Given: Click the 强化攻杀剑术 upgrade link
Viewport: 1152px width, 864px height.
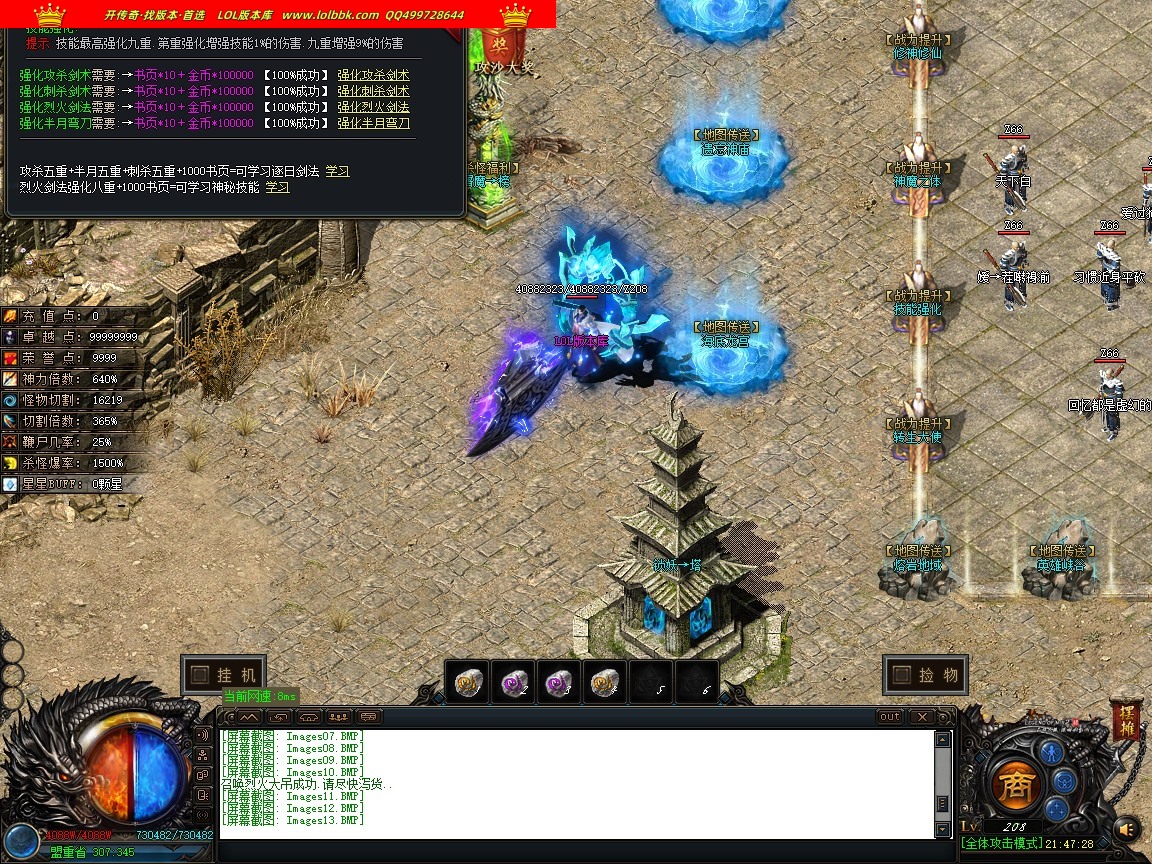Looking at the screenshot, I should coord(373,75).
